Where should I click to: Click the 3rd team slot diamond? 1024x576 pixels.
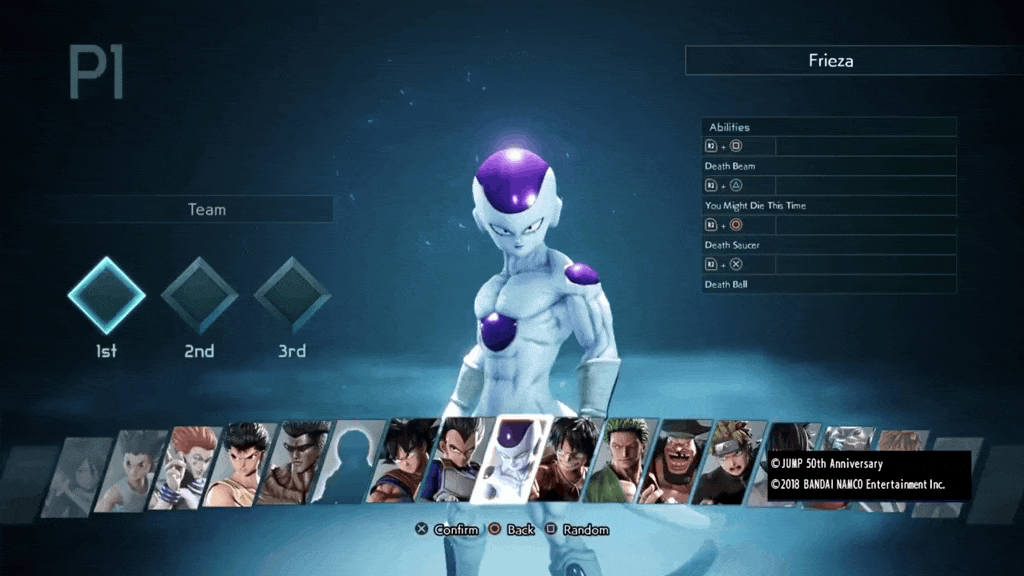coord(292,296)
